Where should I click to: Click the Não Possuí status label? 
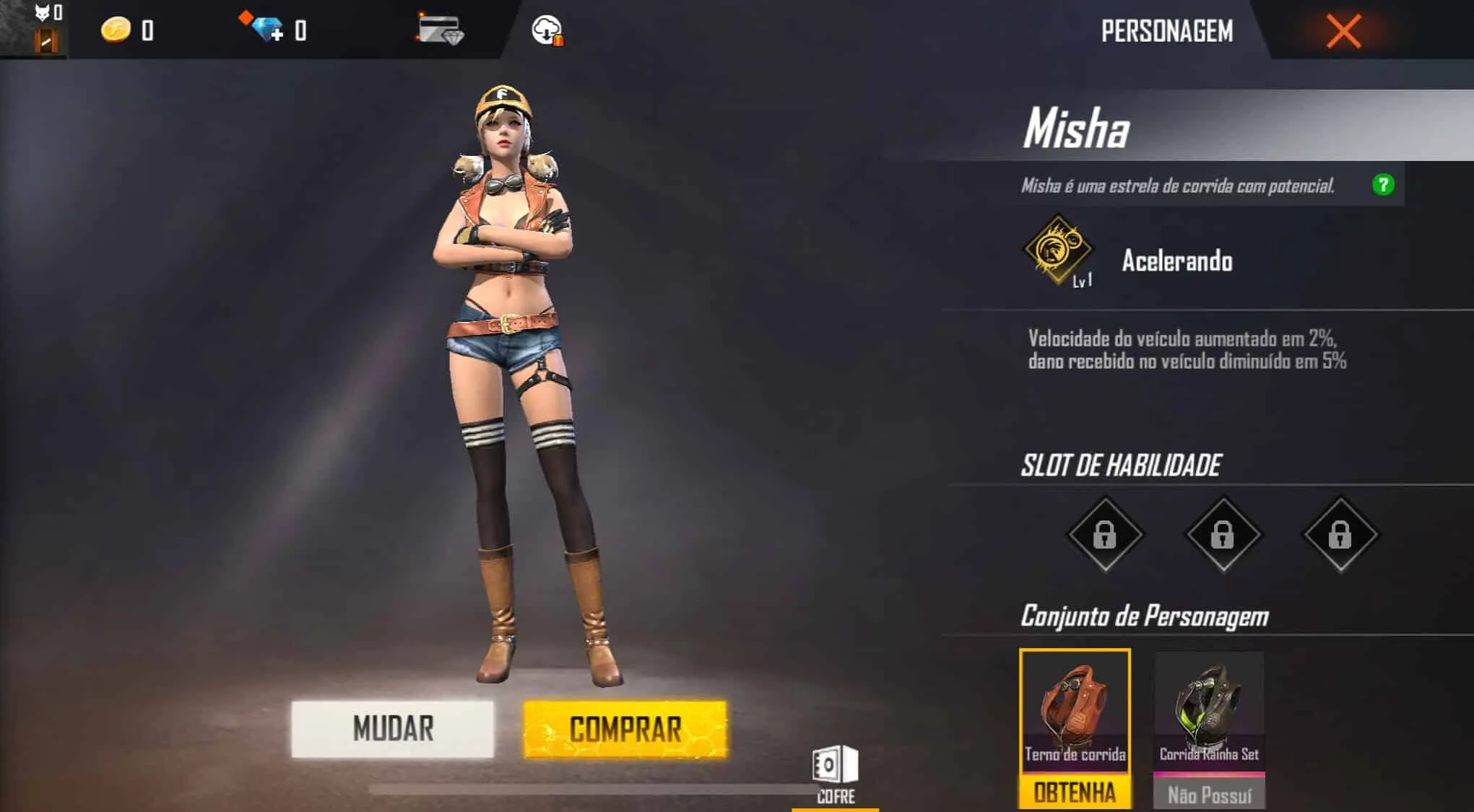pyautogui.click(x=1208, y=792)
